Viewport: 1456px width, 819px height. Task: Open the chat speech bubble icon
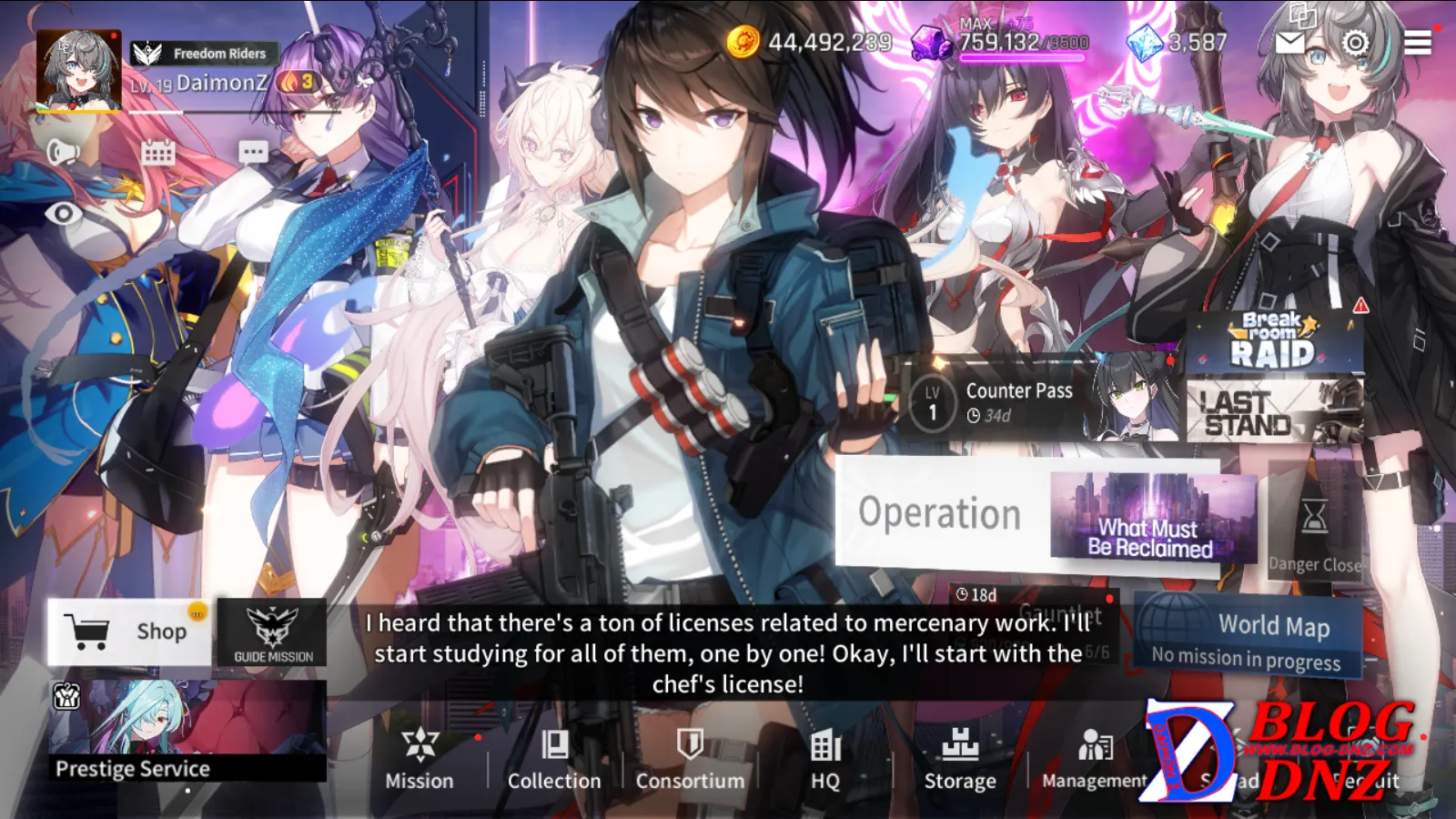253,152
